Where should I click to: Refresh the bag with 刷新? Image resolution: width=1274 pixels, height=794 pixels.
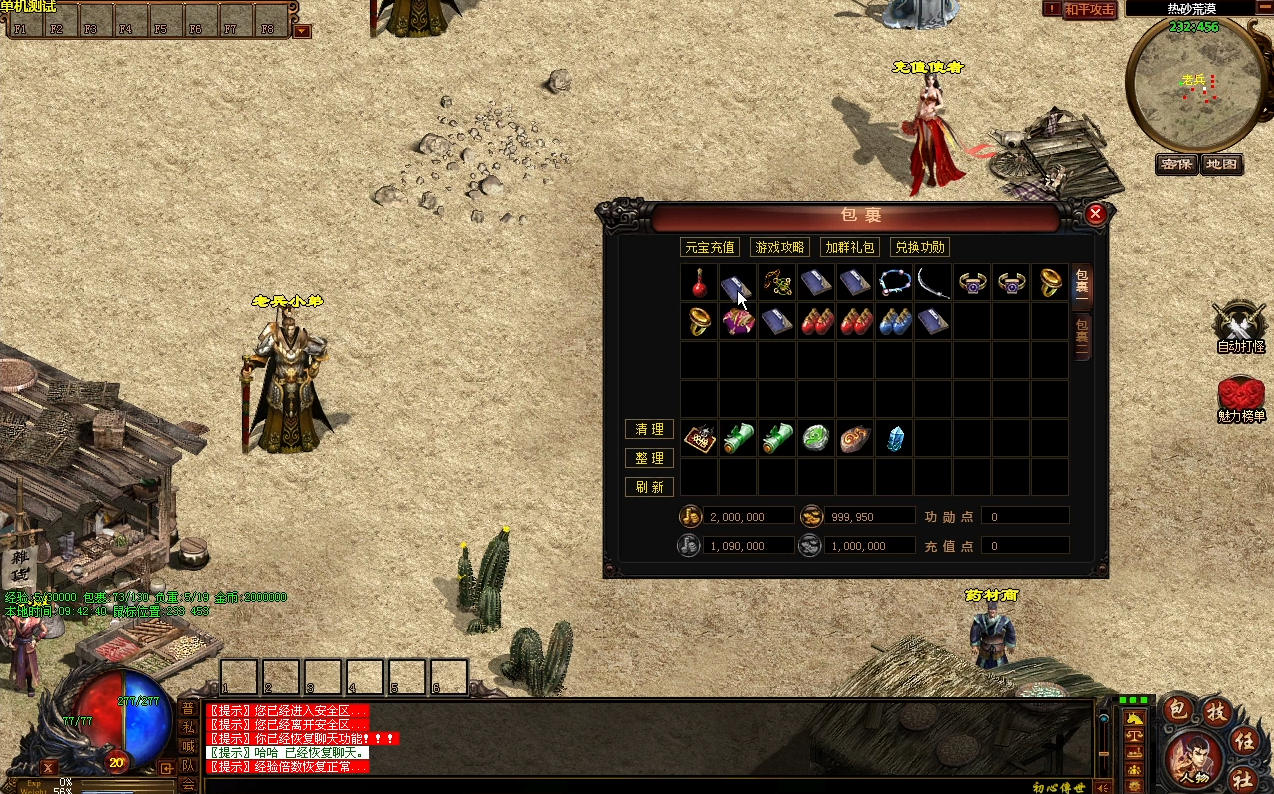[x=649, y=487]
